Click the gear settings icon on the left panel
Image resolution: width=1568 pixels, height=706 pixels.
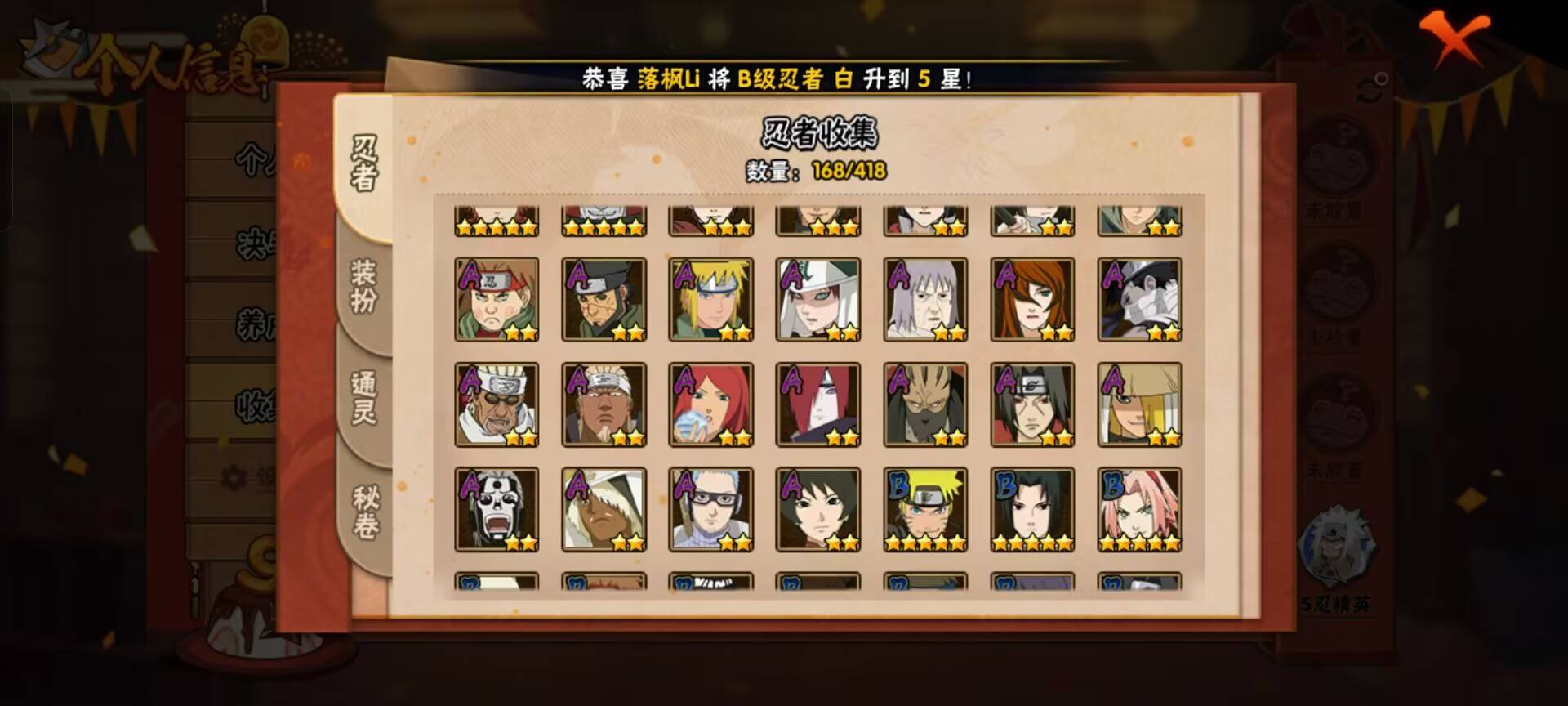234,476
